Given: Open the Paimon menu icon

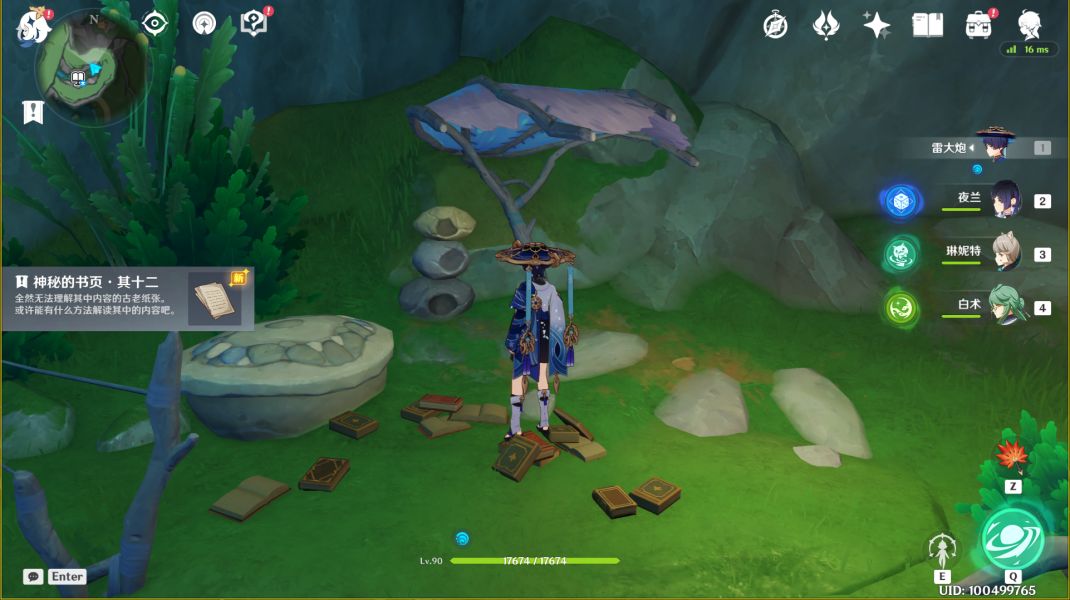Looking at the screenshot, I should point(33,26).
